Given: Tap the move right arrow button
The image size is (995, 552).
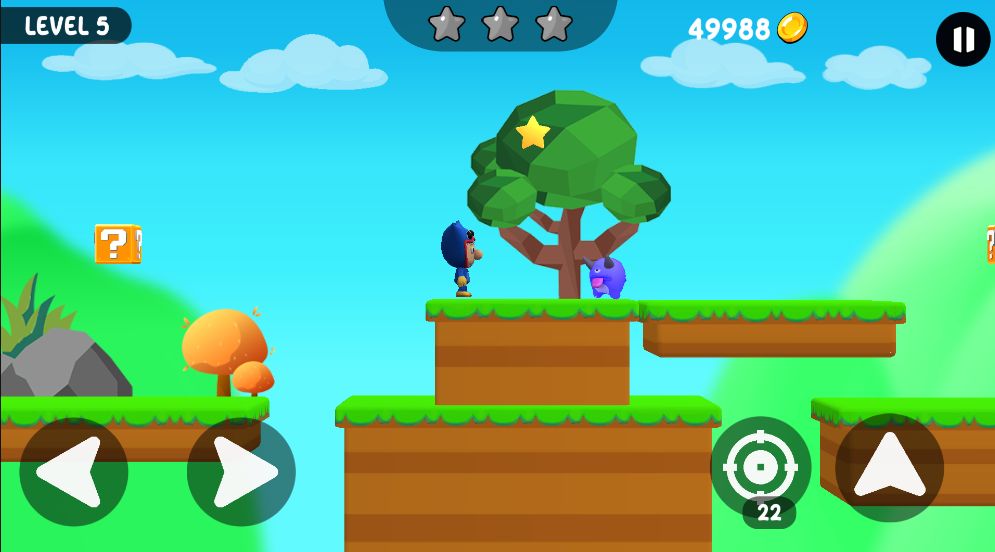Looking at the screenshot, I should coord(241,471).
